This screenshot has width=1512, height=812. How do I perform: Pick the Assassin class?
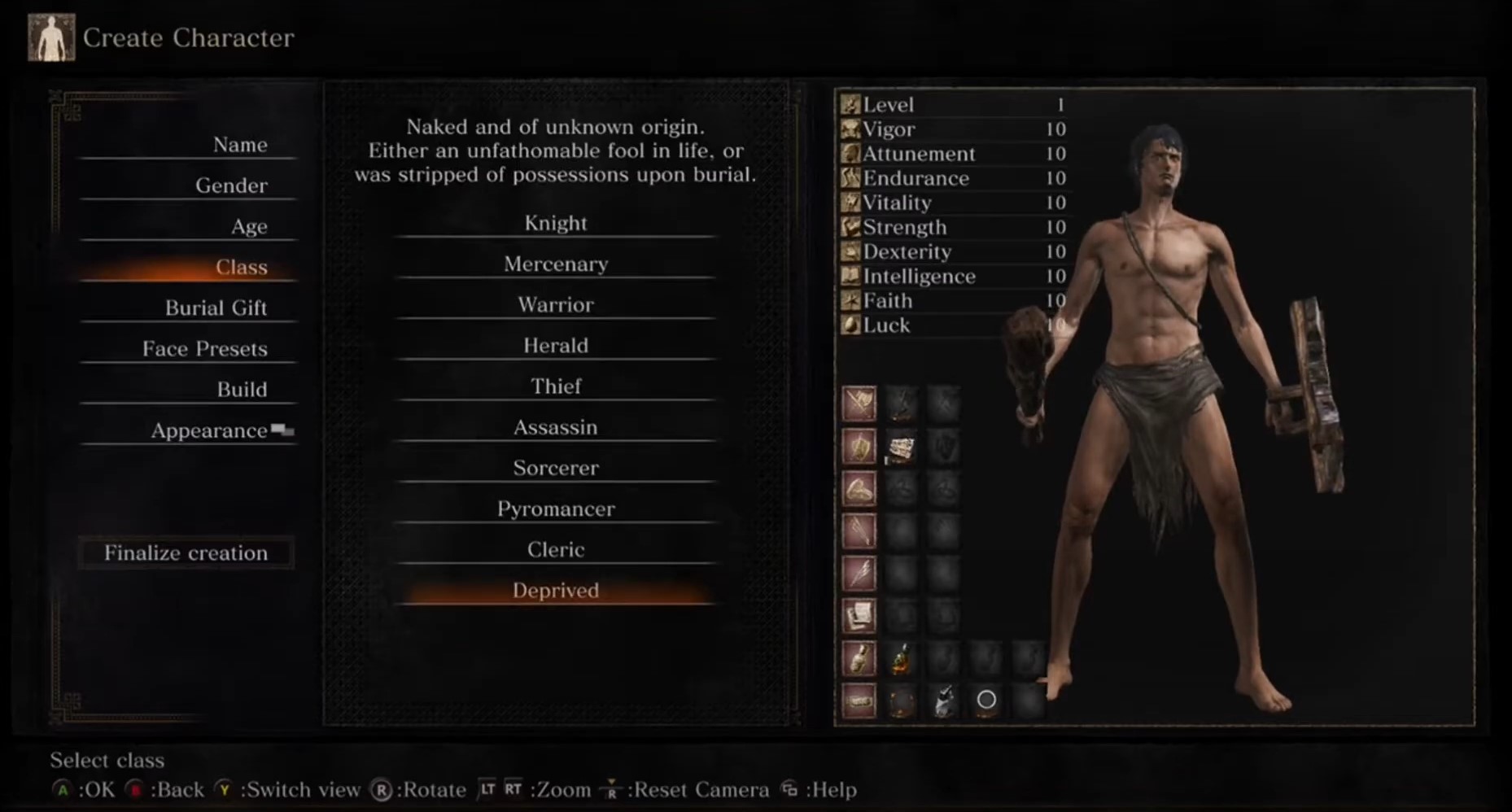tap(555, 427)
